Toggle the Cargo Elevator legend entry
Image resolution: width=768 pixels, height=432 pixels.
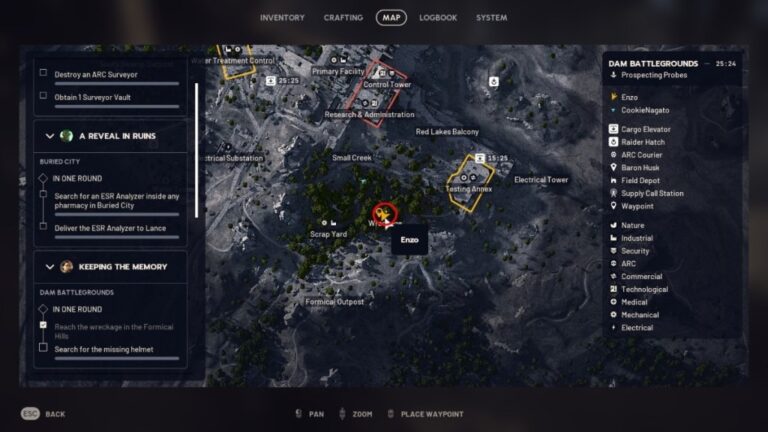click(645, 129)
